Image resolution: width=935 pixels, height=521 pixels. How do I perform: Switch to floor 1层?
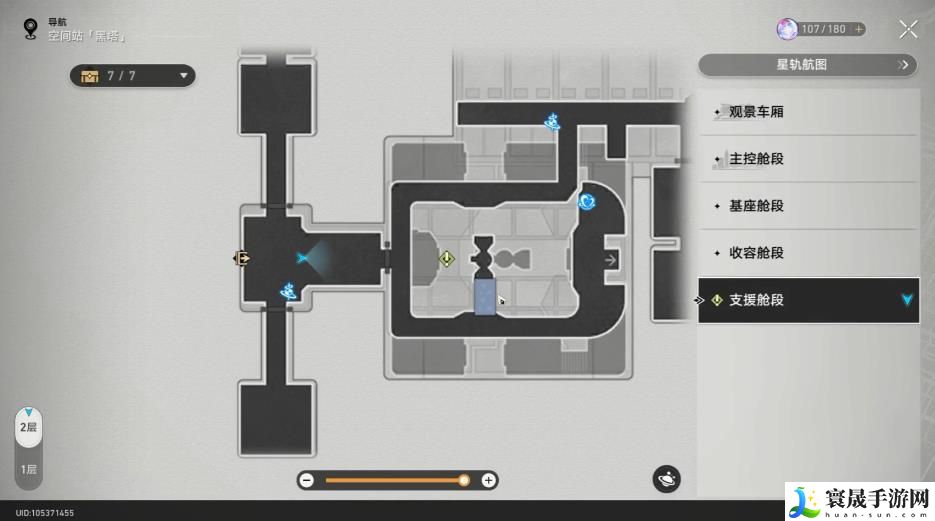(29, 469)
